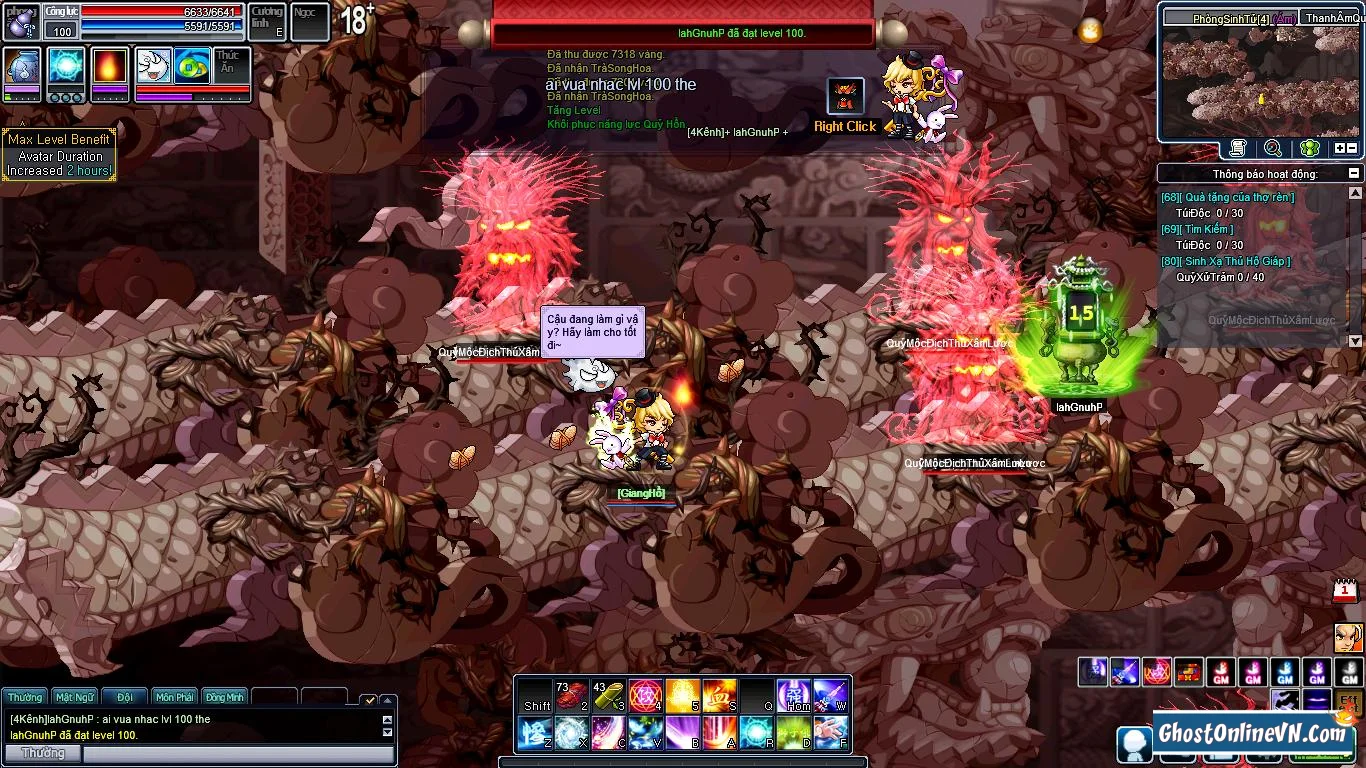Open the green party members icon
Image resolution: width=1366 pixels, height=768 pixels.
(1309, 148)
